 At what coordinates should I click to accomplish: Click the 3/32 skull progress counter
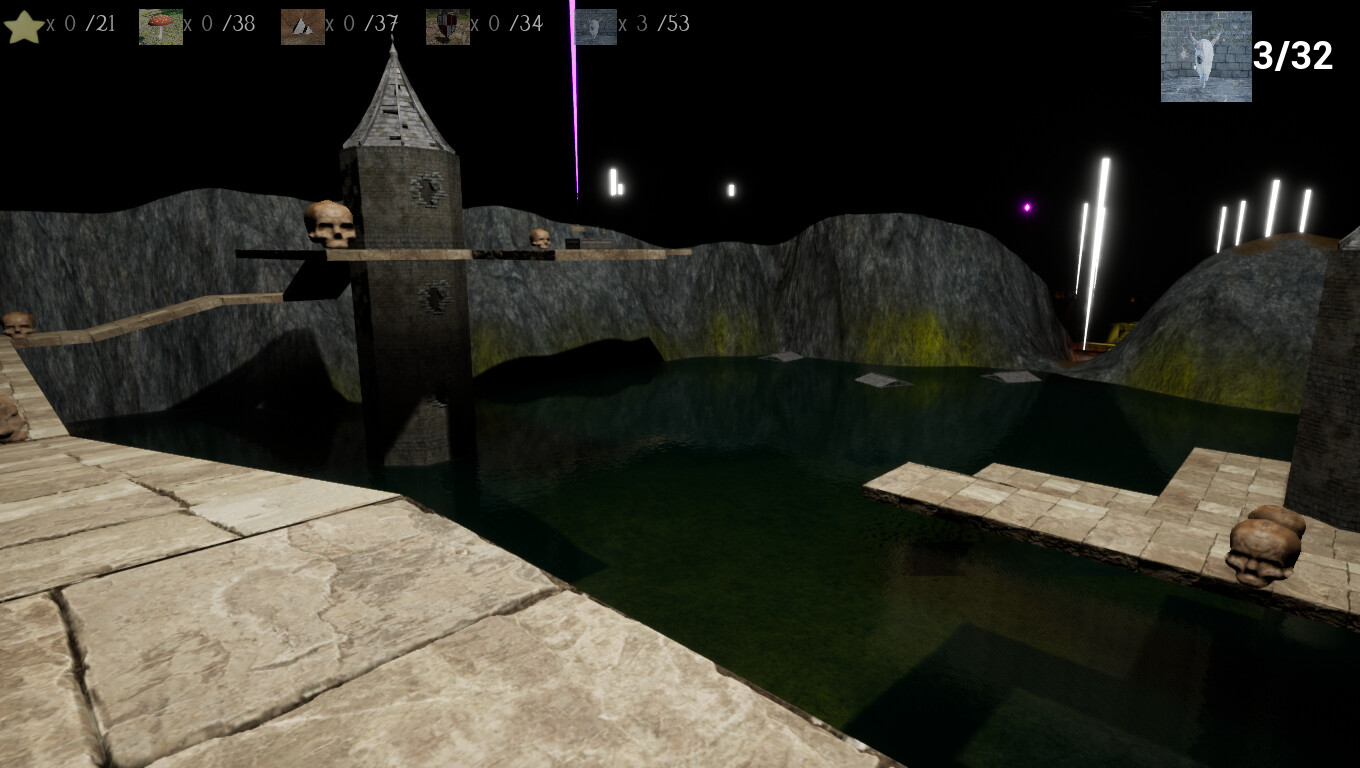pos(1295,58)
